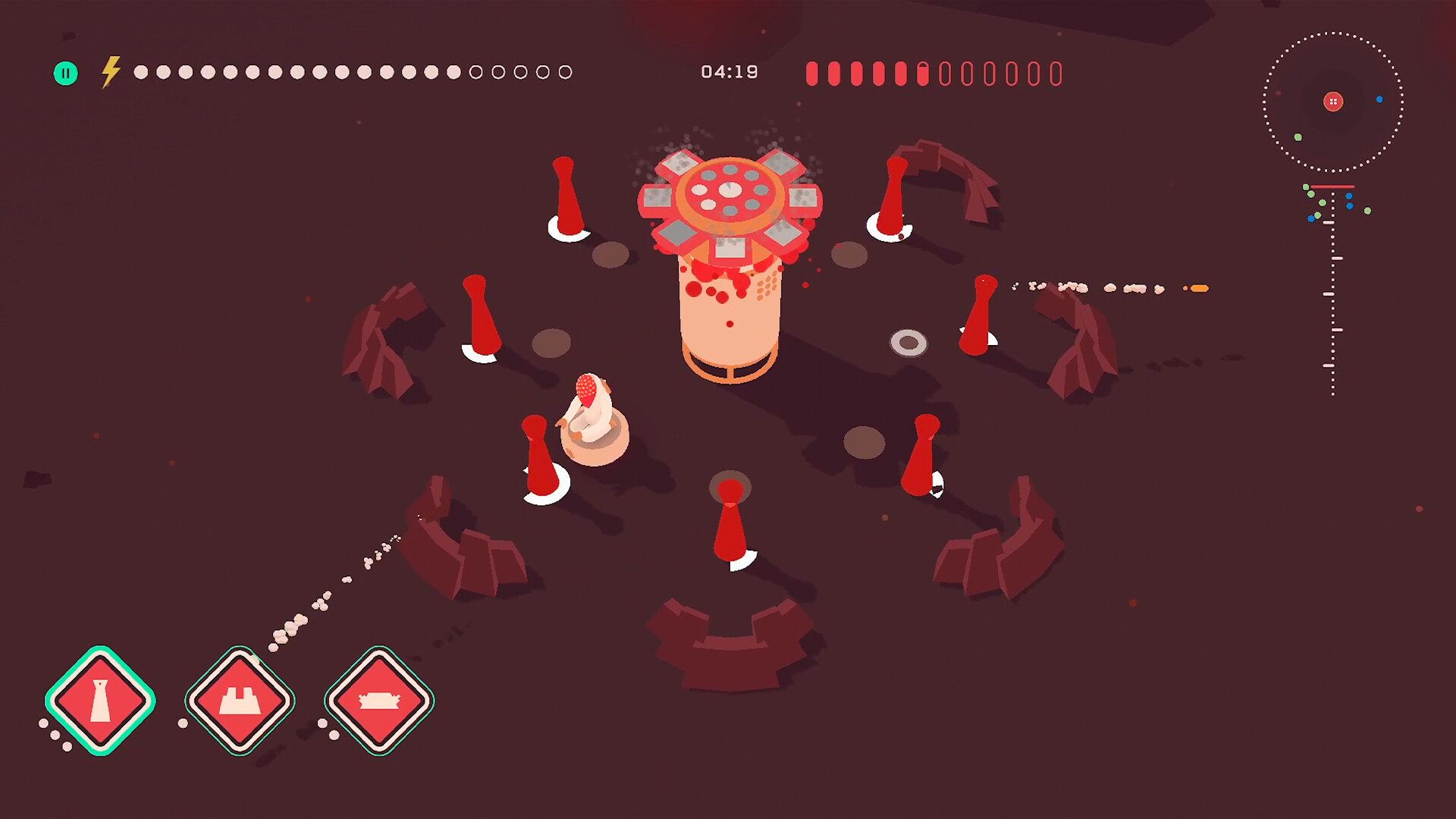
Task: Select the fortress building ability icon
Action: click(x=239, y=701)
